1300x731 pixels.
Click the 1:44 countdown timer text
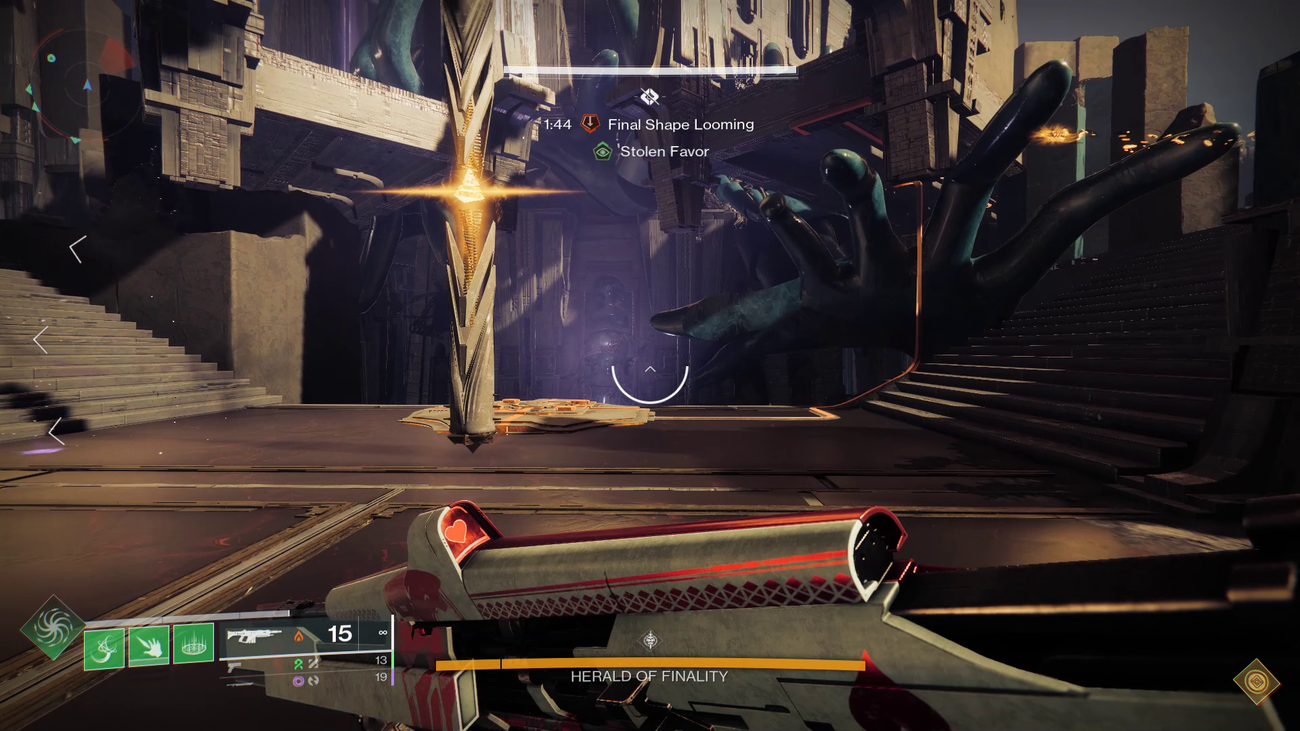point(556,124)
